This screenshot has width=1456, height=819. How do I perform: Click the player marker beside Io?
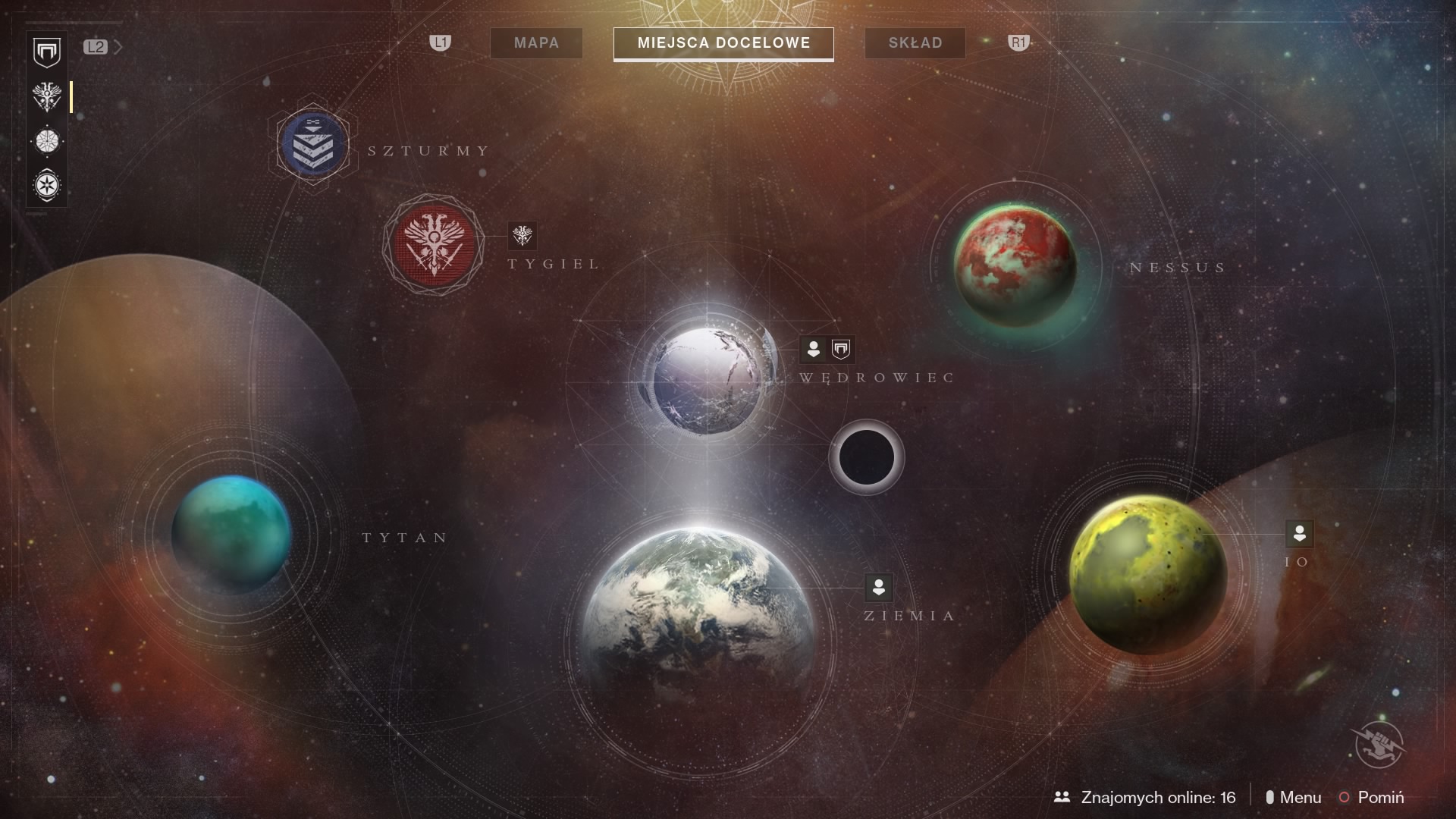(1299, 533)
